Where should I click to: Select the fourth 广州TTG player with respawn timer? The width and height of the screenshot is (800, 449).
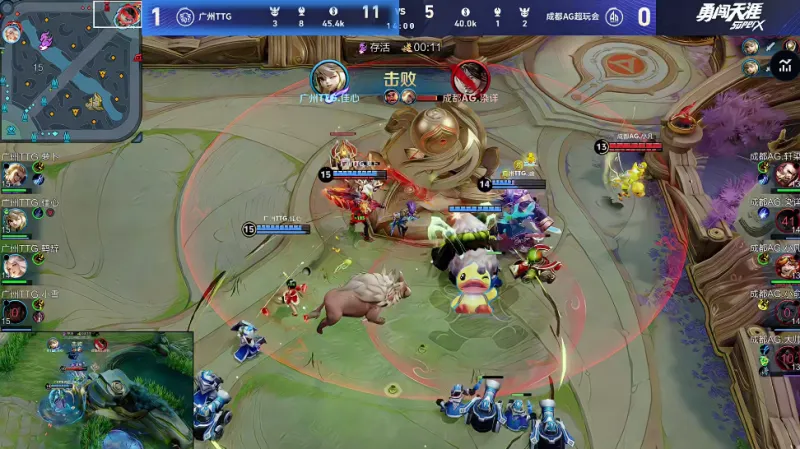14,312
